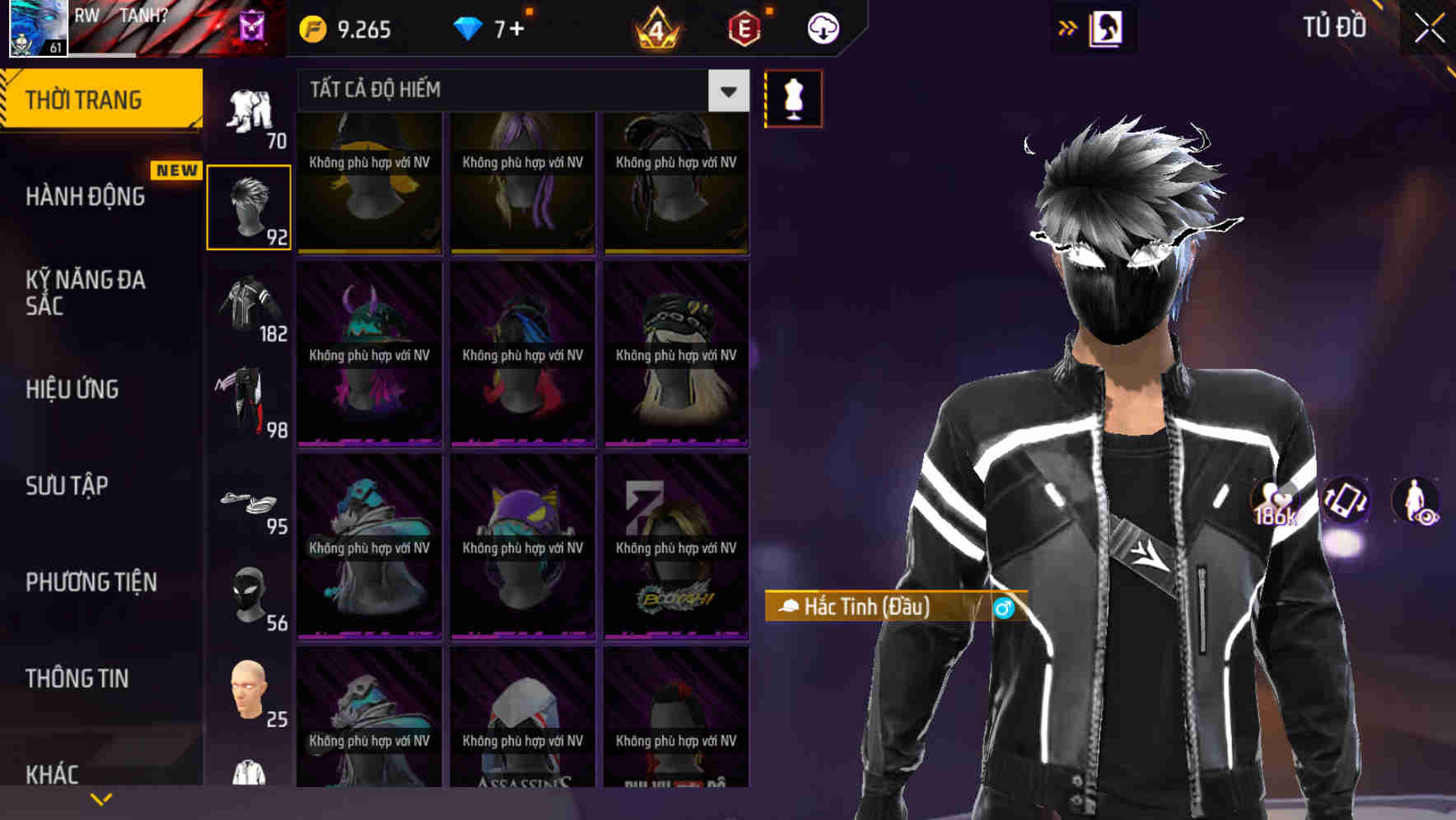Expand the wardrobe panel with the double-arrow chevron
1456x820 pixels.
pos(1068,26)
